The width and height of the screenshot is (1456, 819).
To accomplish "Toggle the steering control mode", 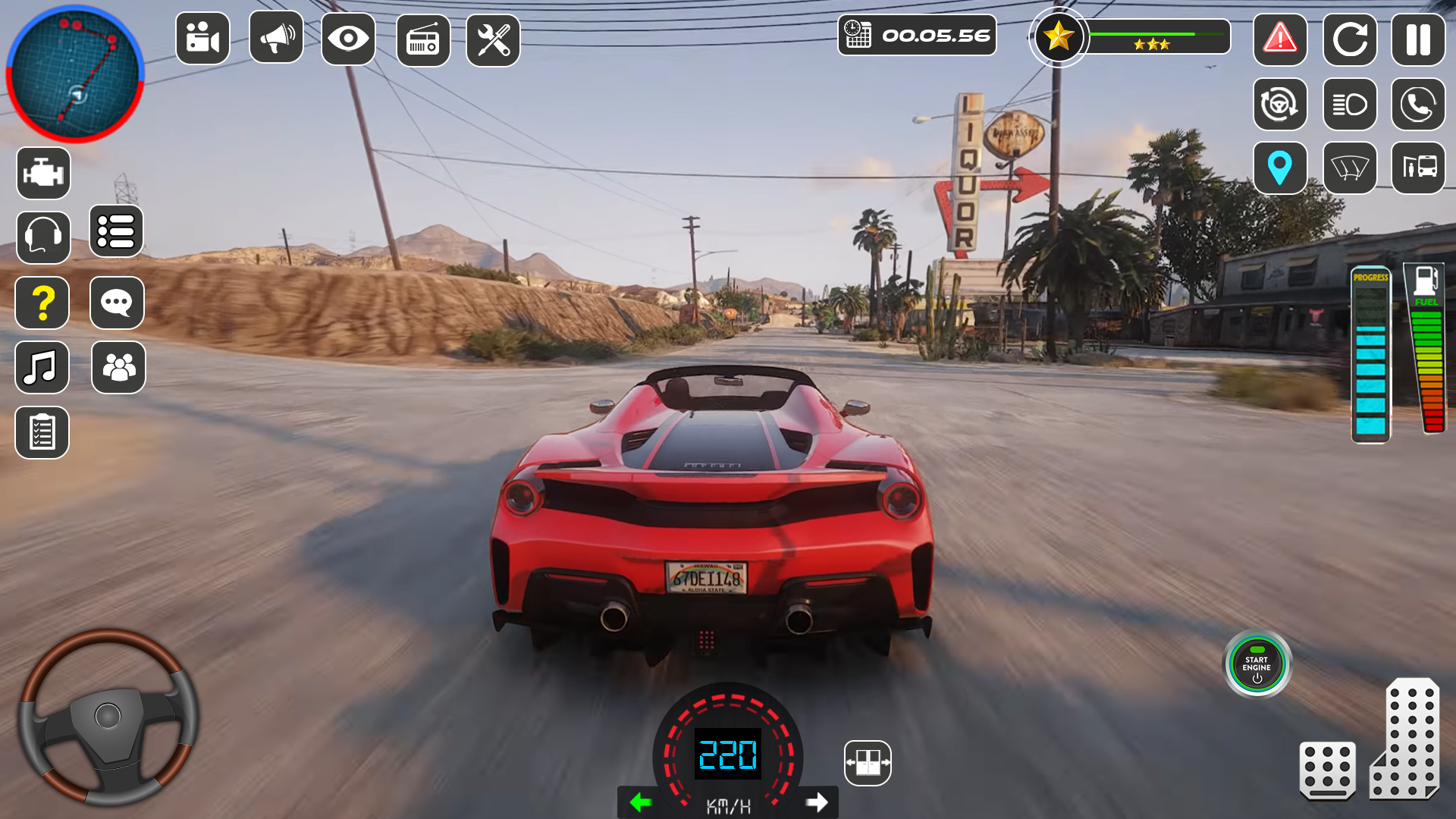I will pos(1280,105).
